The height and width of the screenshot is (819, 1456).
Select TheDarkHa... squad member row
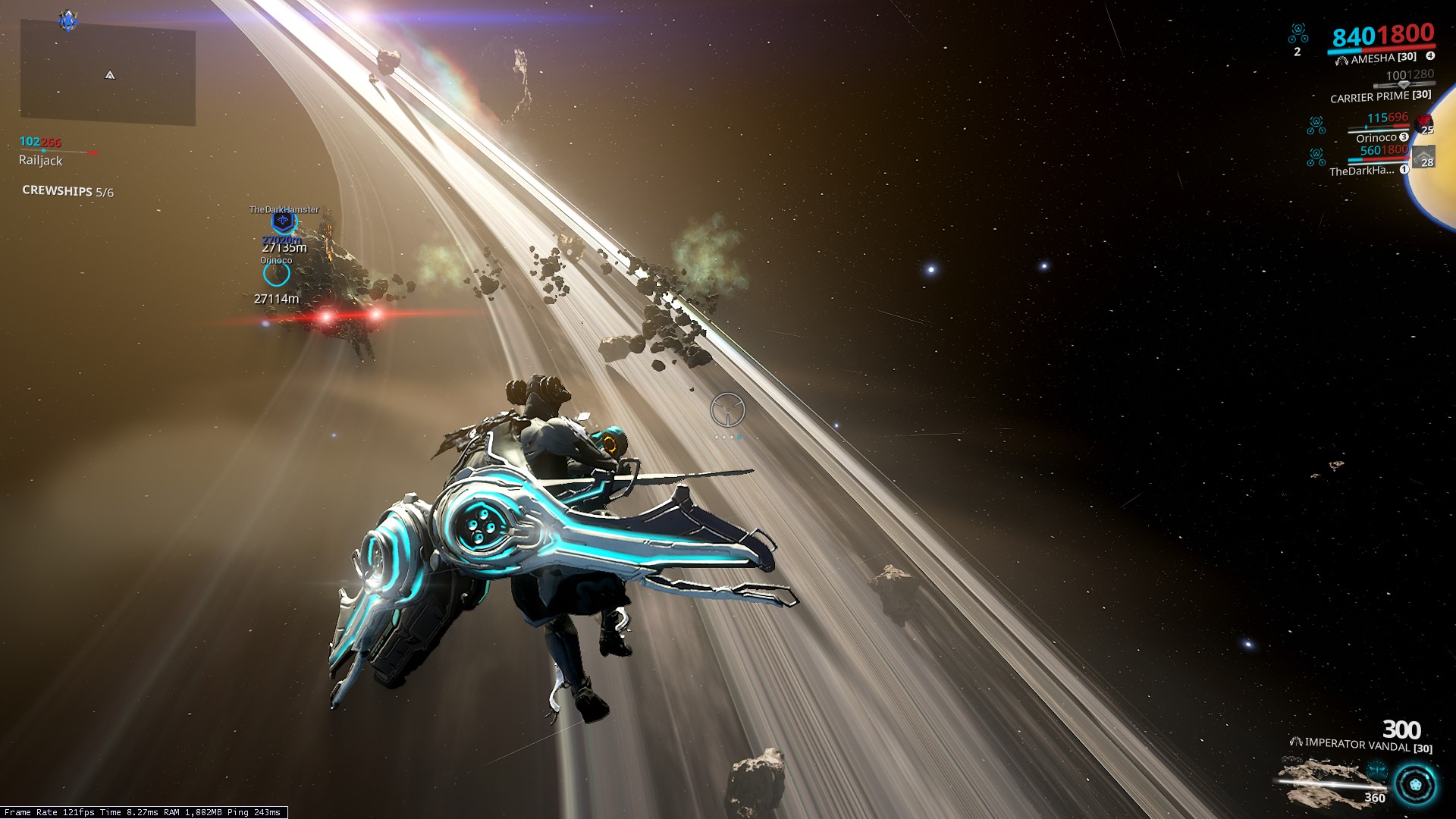(1362, 171)
